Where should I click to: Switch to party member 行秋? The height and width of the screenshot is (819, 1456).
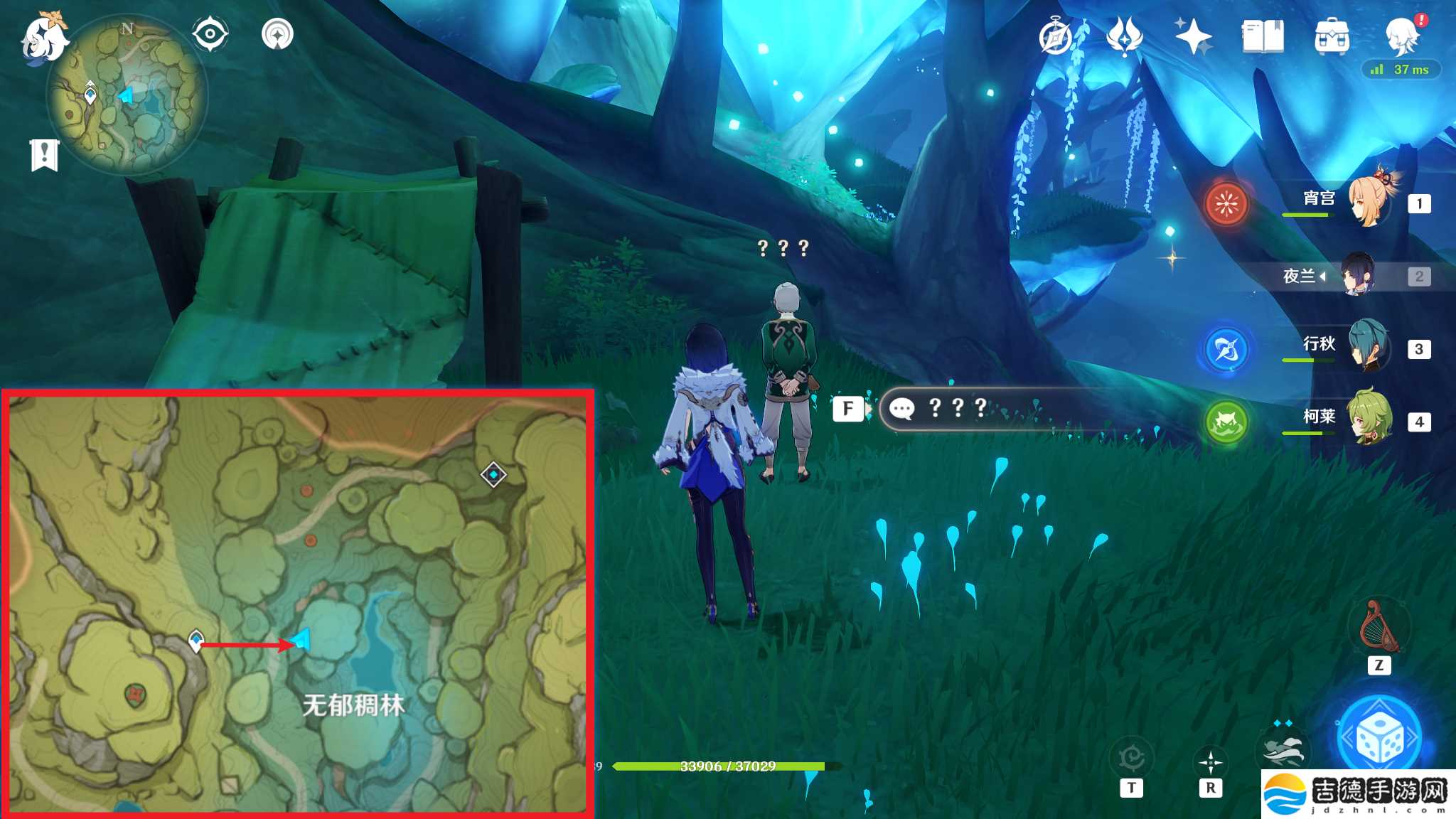pyautogui.click(x=1369, y=348)
